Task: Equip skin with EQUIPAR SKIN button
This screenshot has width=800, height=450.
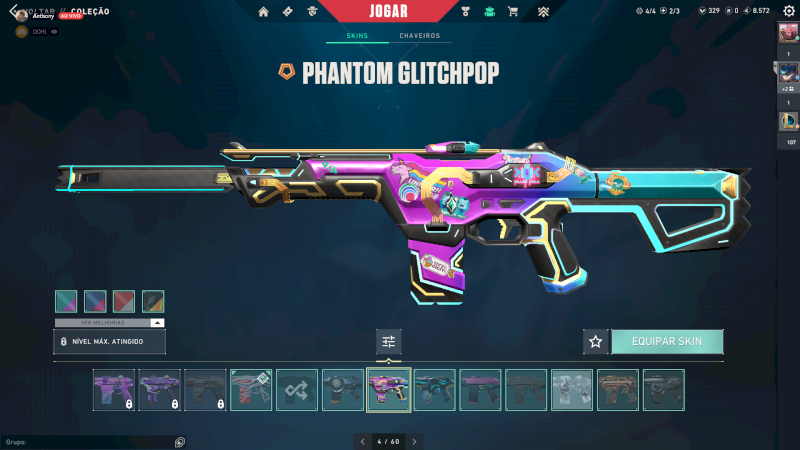Action: pos(667,341)
